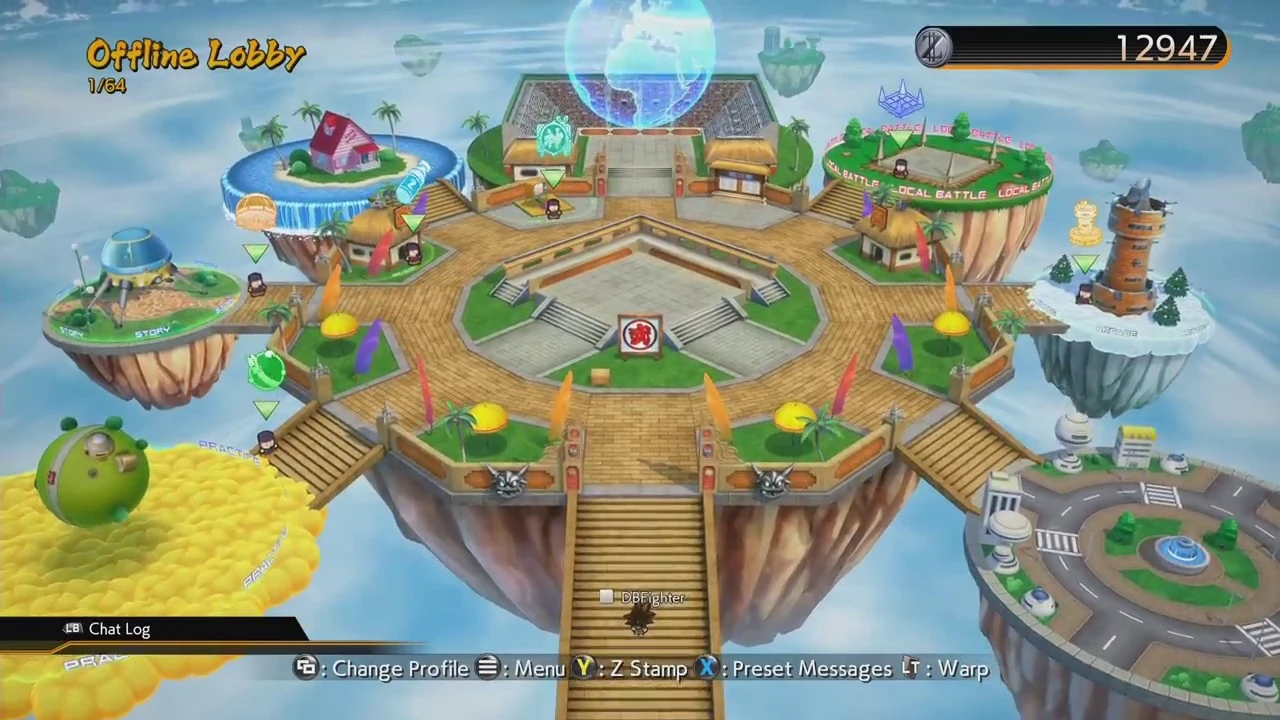Open the hamburger Menu icon in the command bar
Viewport: 1280px width, 720px height.
tap(487, 668)
